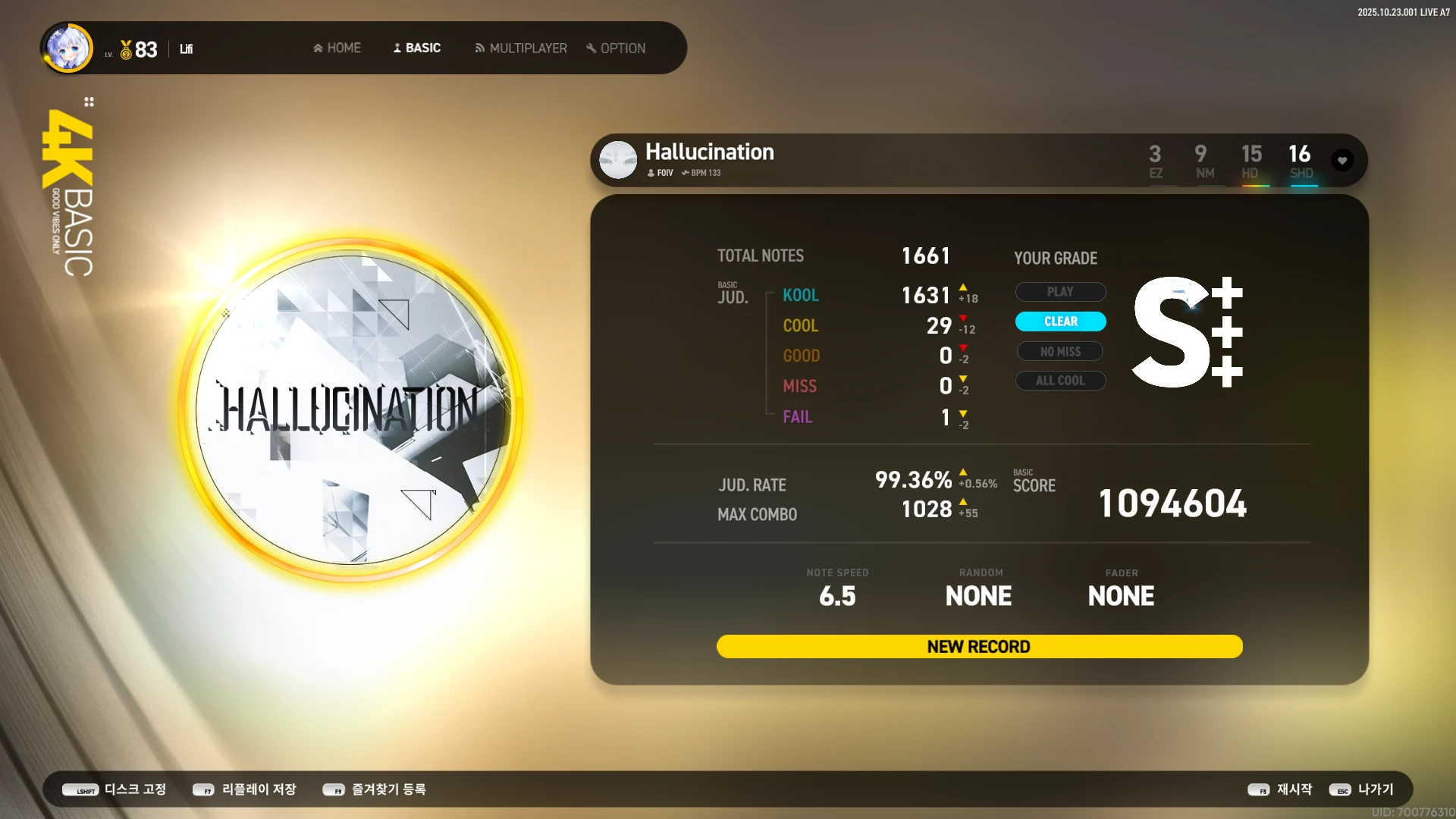Image resolution: width=1456 pixels, height=819 pixels.
Task: Open the OPTION menu
Action: point(616,48)
